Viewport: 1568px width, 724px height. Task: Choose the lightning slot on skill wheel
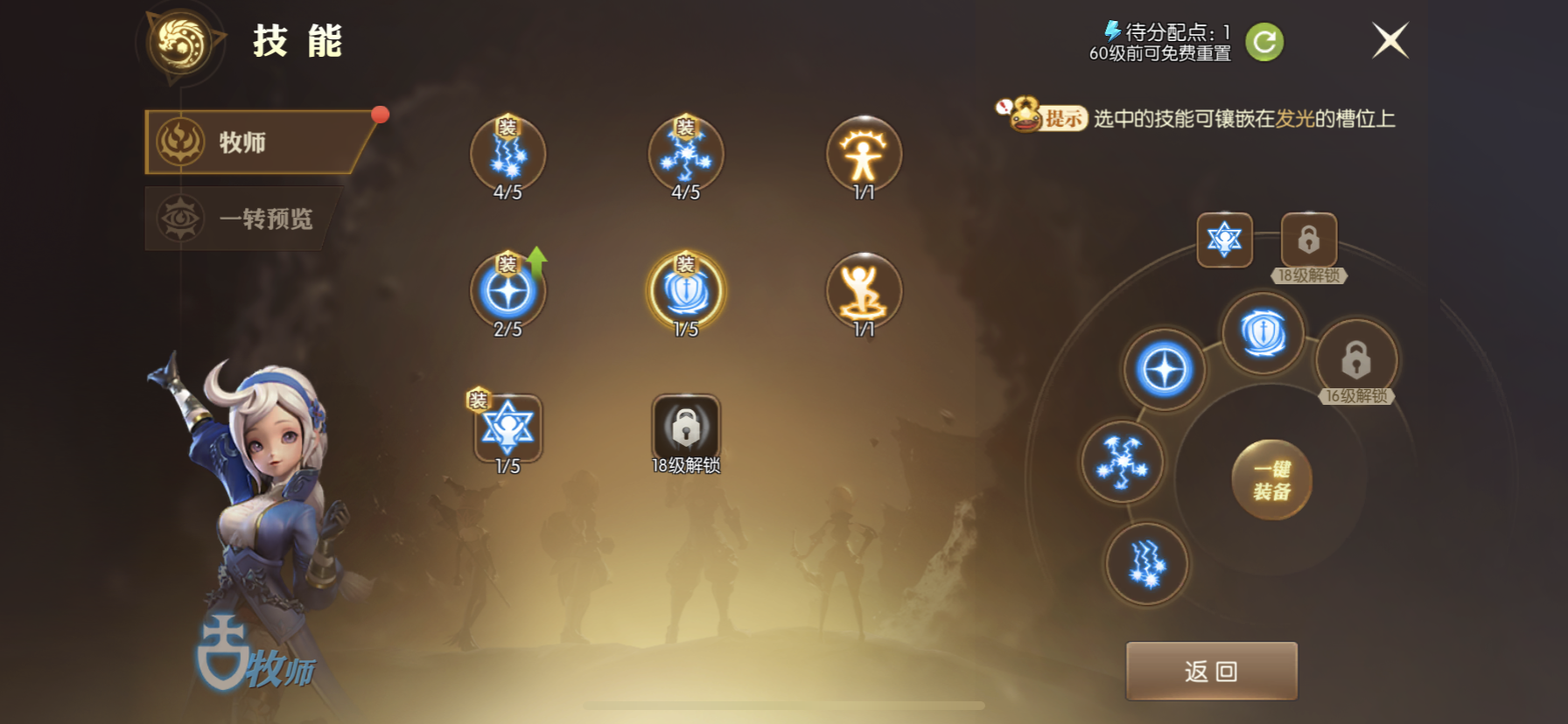pos(1147,563)
